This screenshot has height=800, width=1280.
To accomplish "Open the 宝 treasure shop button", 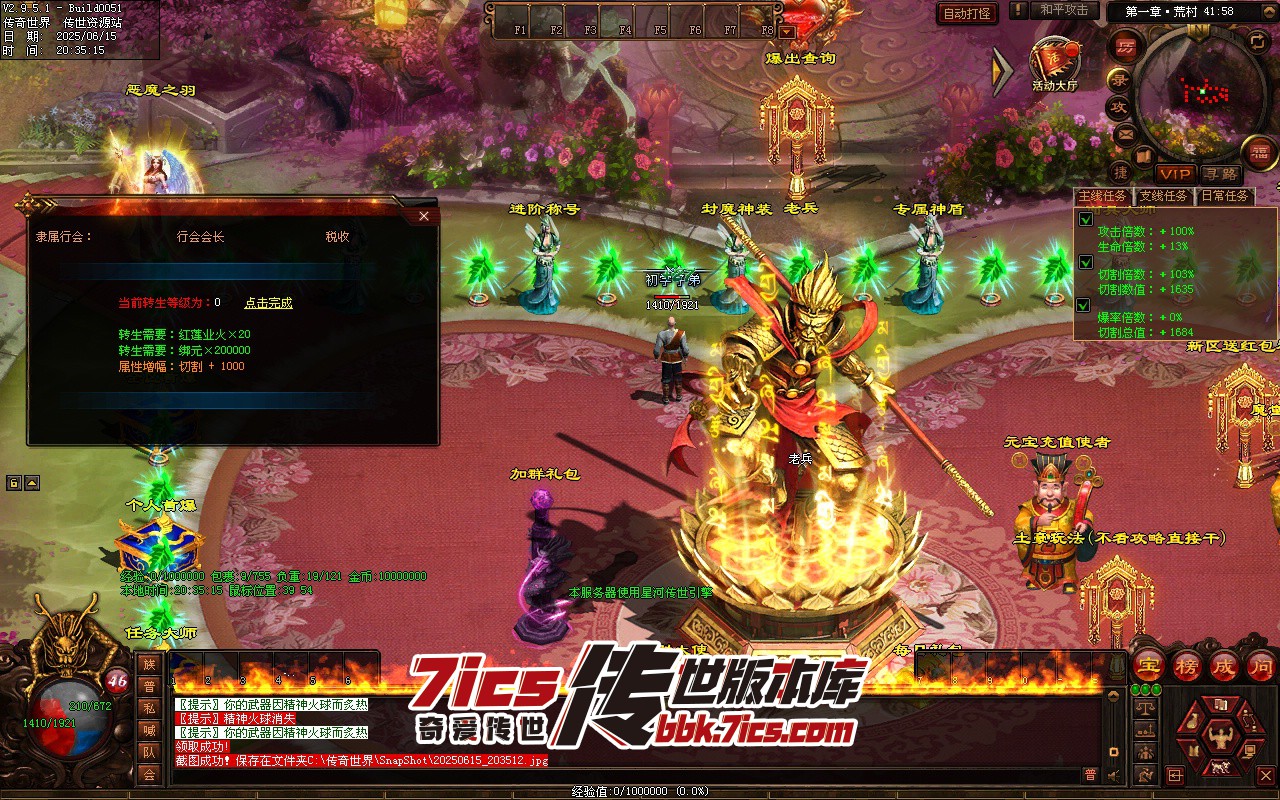I will click(1151, 666).
